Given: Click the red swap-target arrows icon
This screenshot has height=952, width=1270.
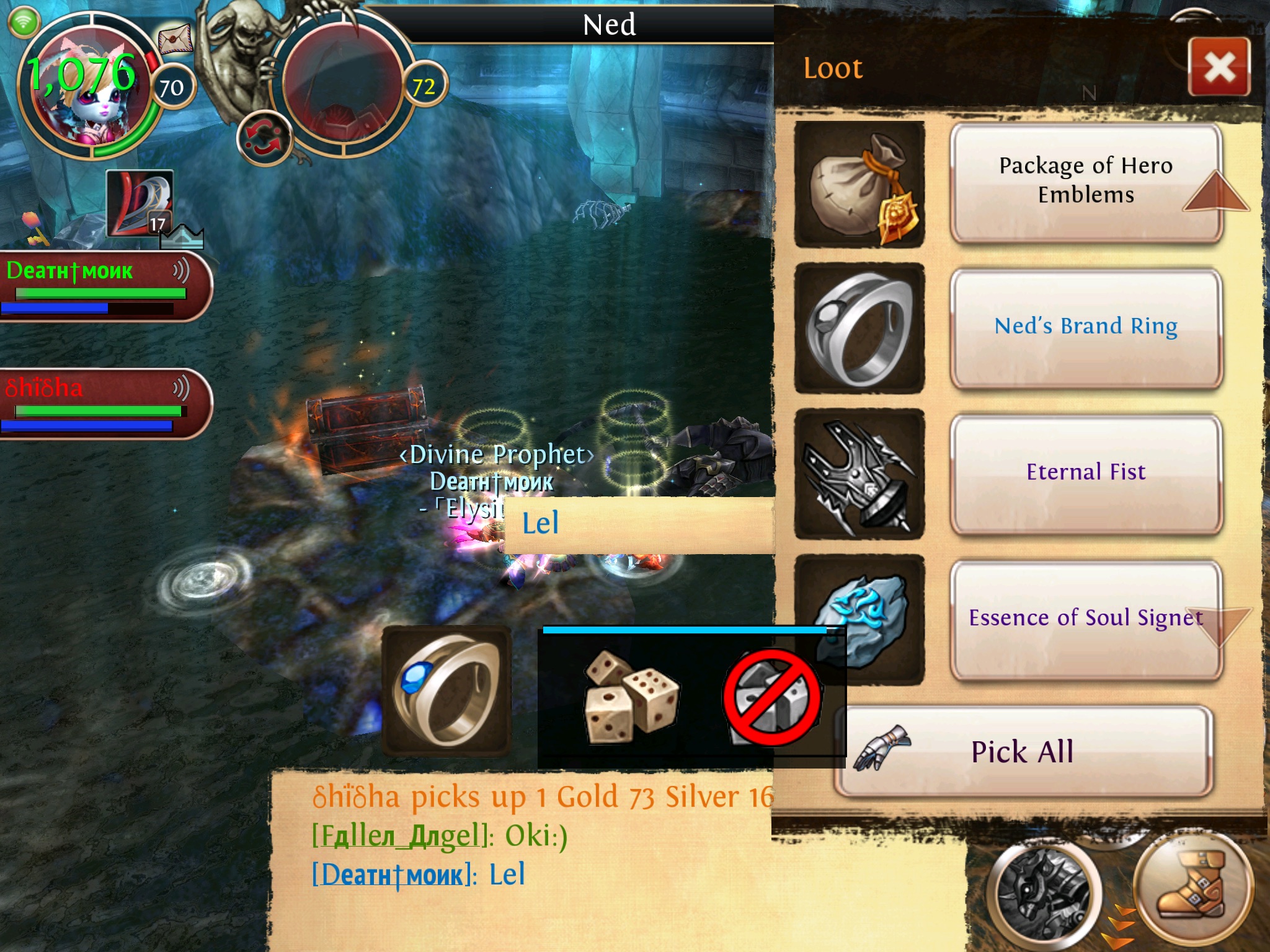Looking at the screenshot, I should 265,139.
